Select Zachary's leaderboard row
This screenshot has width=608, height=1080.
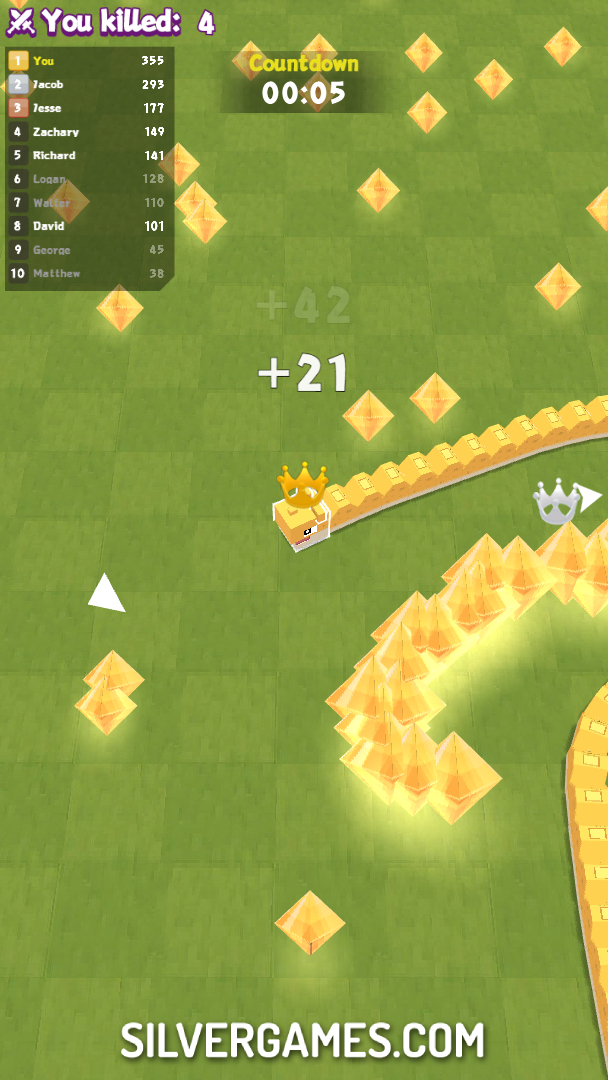(88, 132)
